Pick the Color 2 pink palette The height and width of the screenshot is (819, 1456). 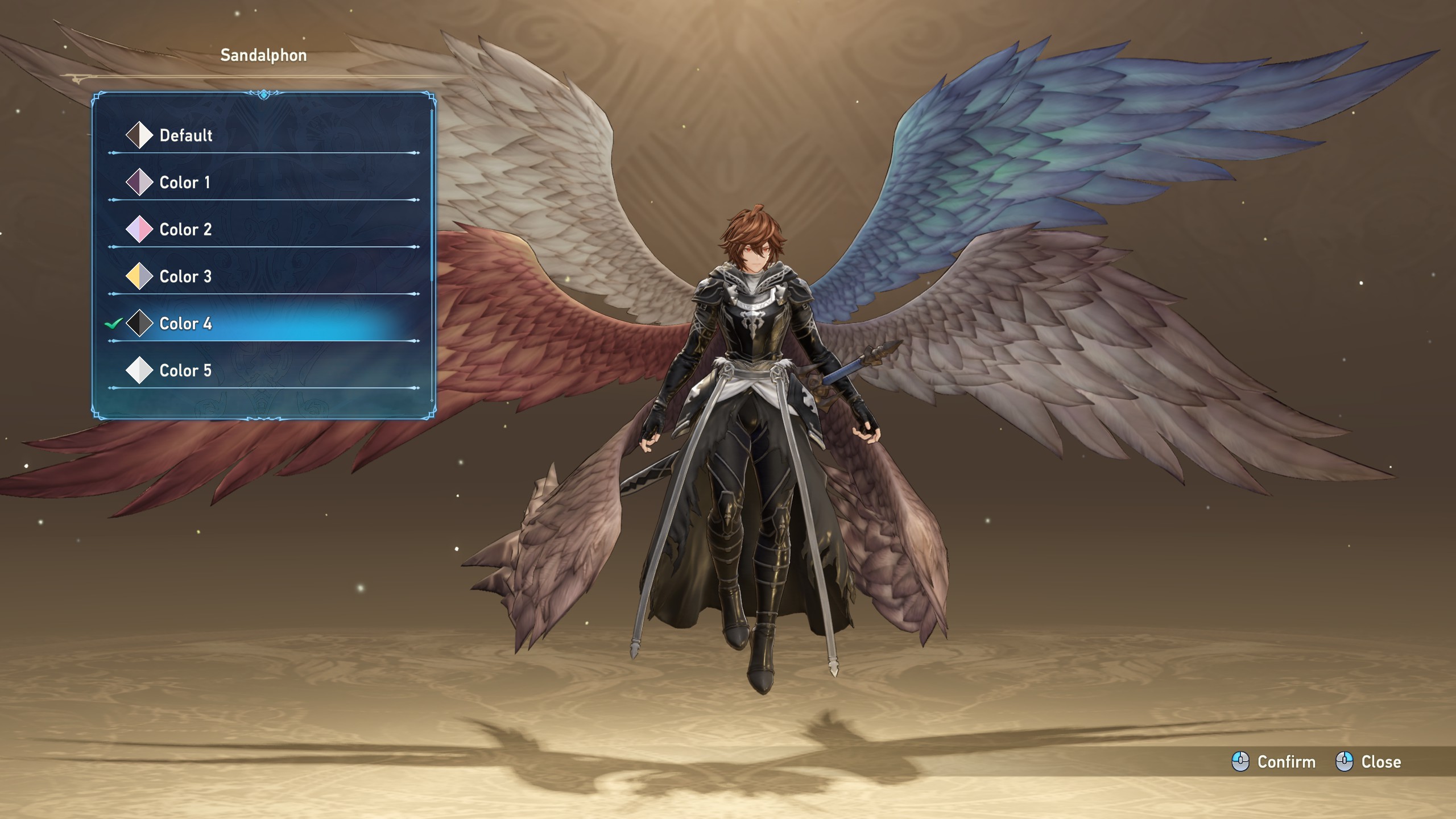coord(185,230)
